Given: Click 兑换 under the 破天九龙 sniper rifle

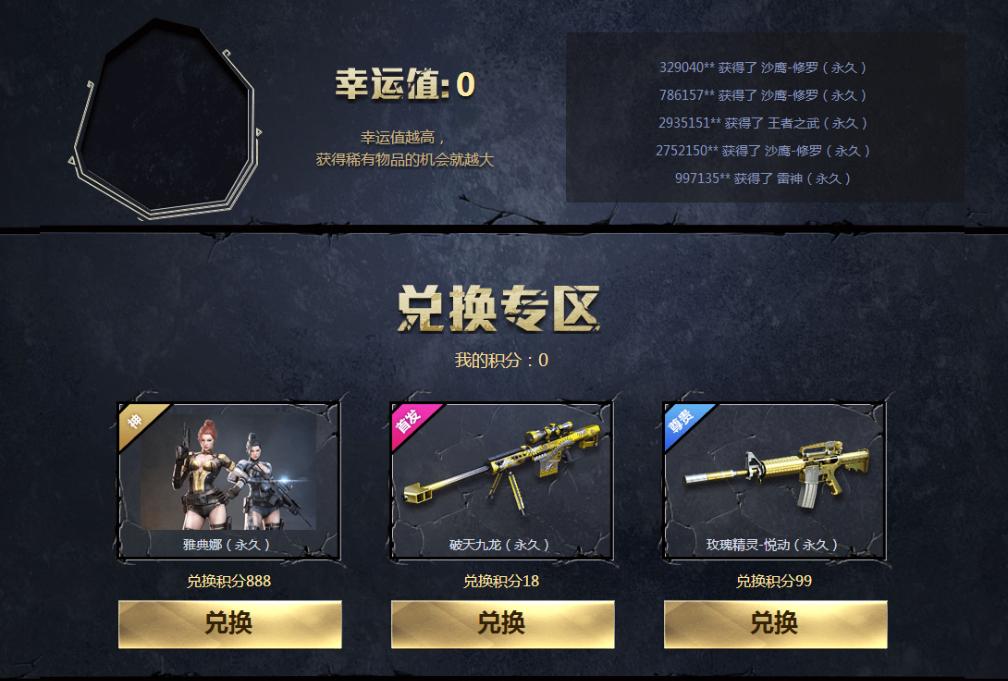Looking at the screenshot, I should (x=502, y=624).
